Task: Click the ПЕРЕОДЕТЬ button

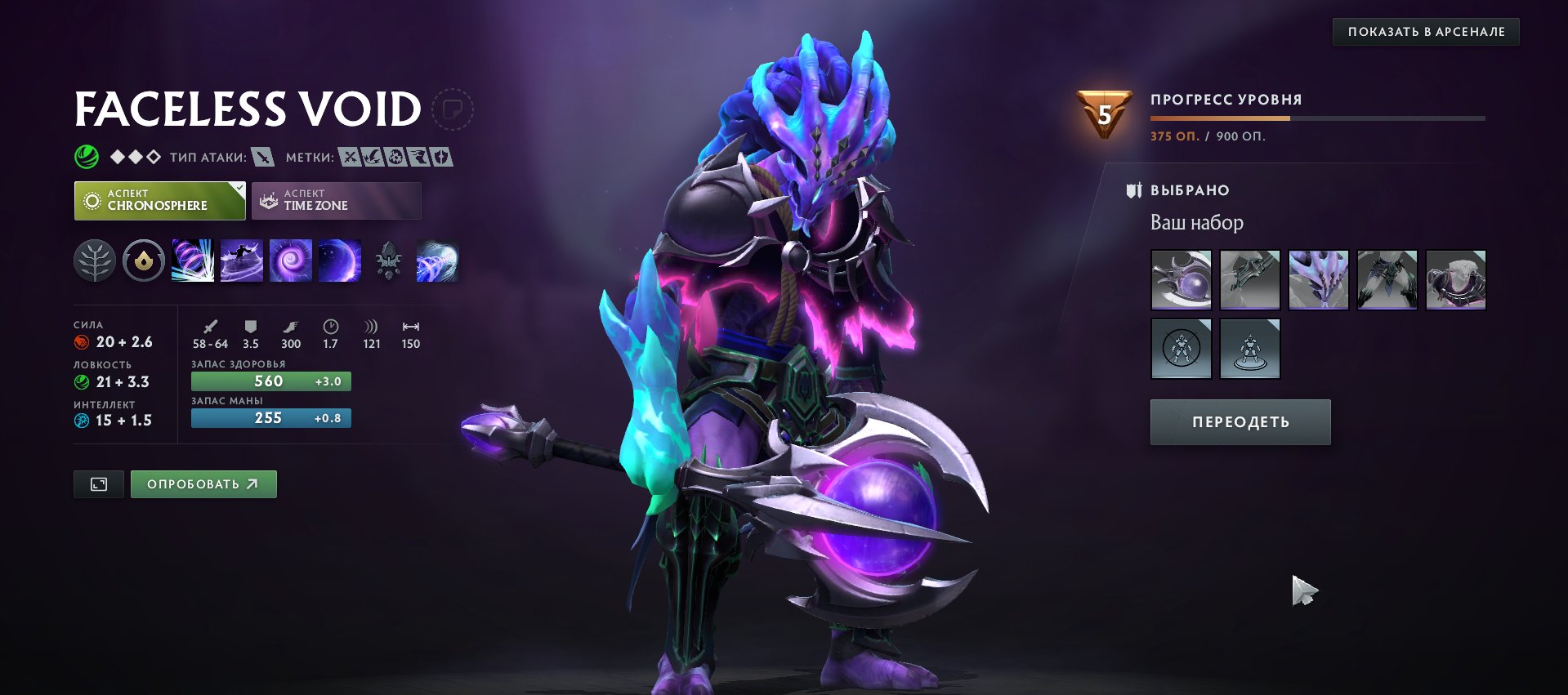Action: click(x=1240, y=421)
